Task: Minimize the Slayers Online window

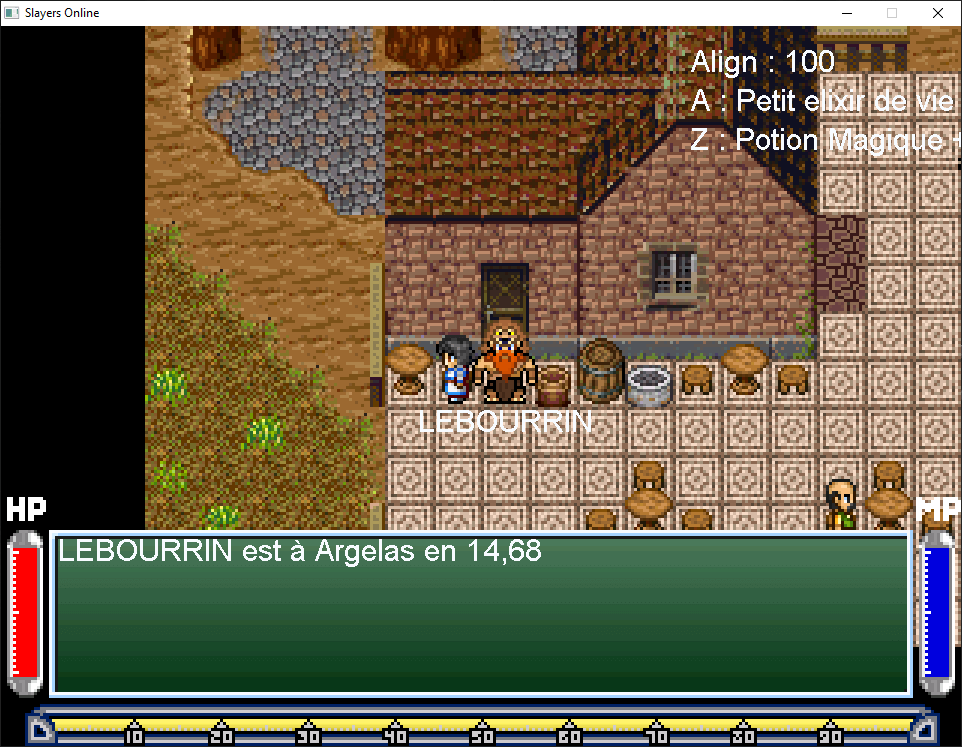Action: pos(845,13)
